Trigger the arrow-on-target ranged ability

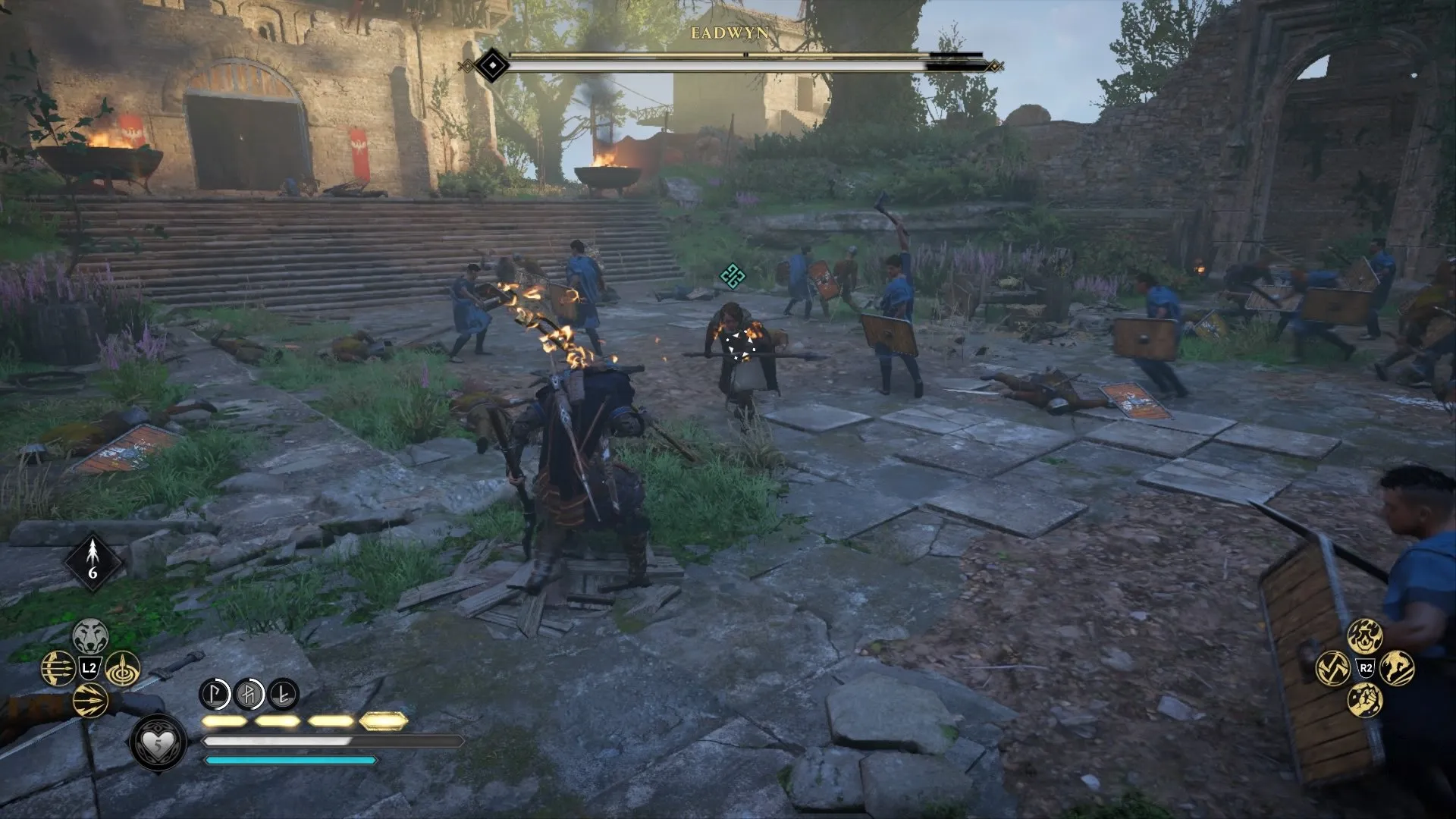pyautogui.click(x=122, y=668)
